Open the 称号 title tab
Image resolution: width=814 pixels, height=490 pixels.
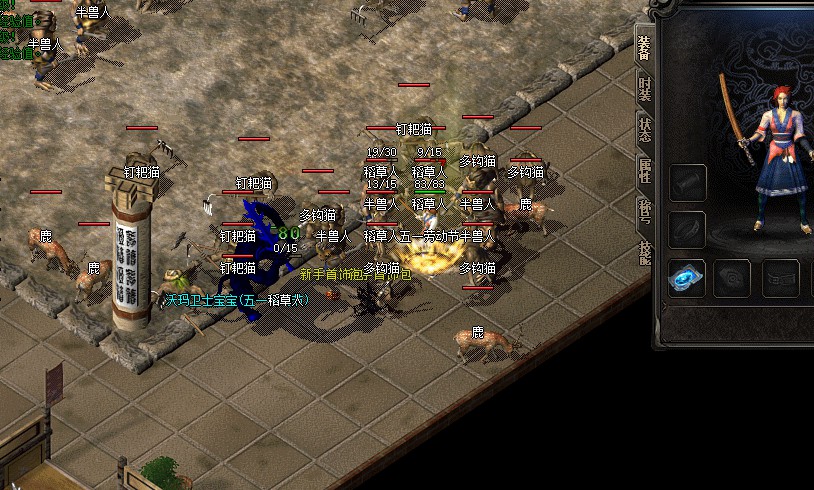pos(644,210)
